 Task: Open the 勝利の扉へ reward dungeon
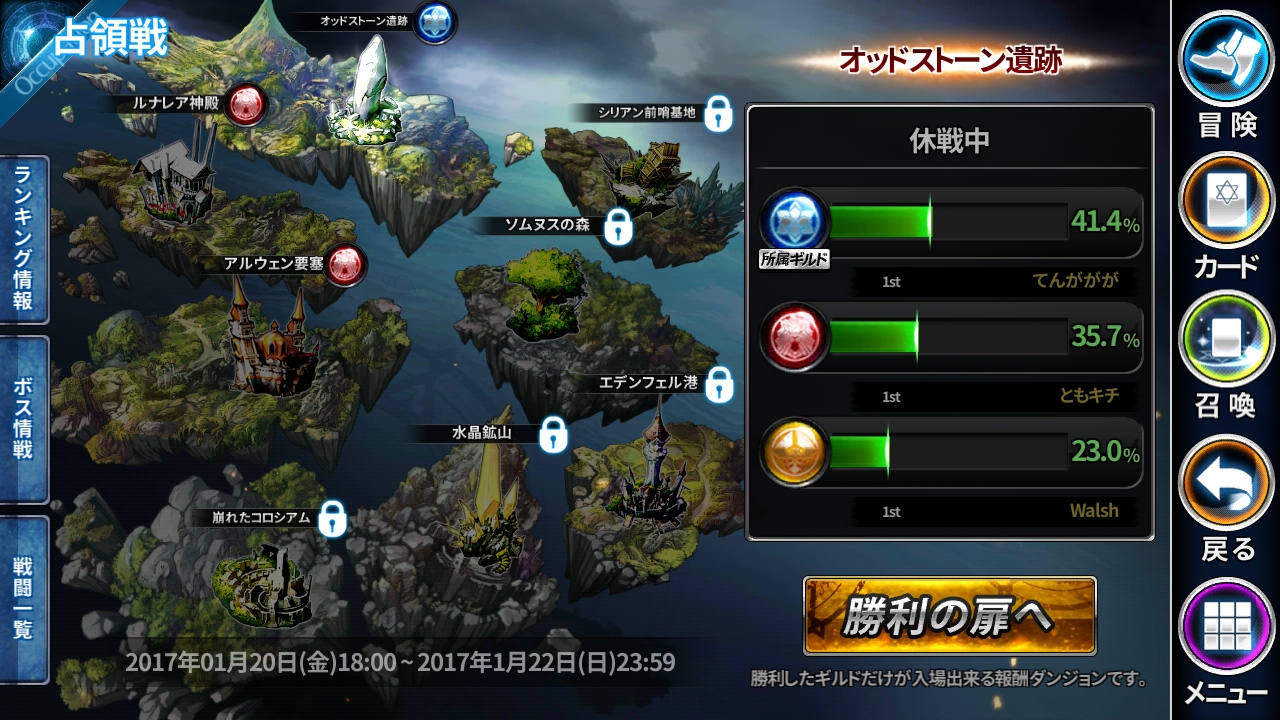(949, 616)
